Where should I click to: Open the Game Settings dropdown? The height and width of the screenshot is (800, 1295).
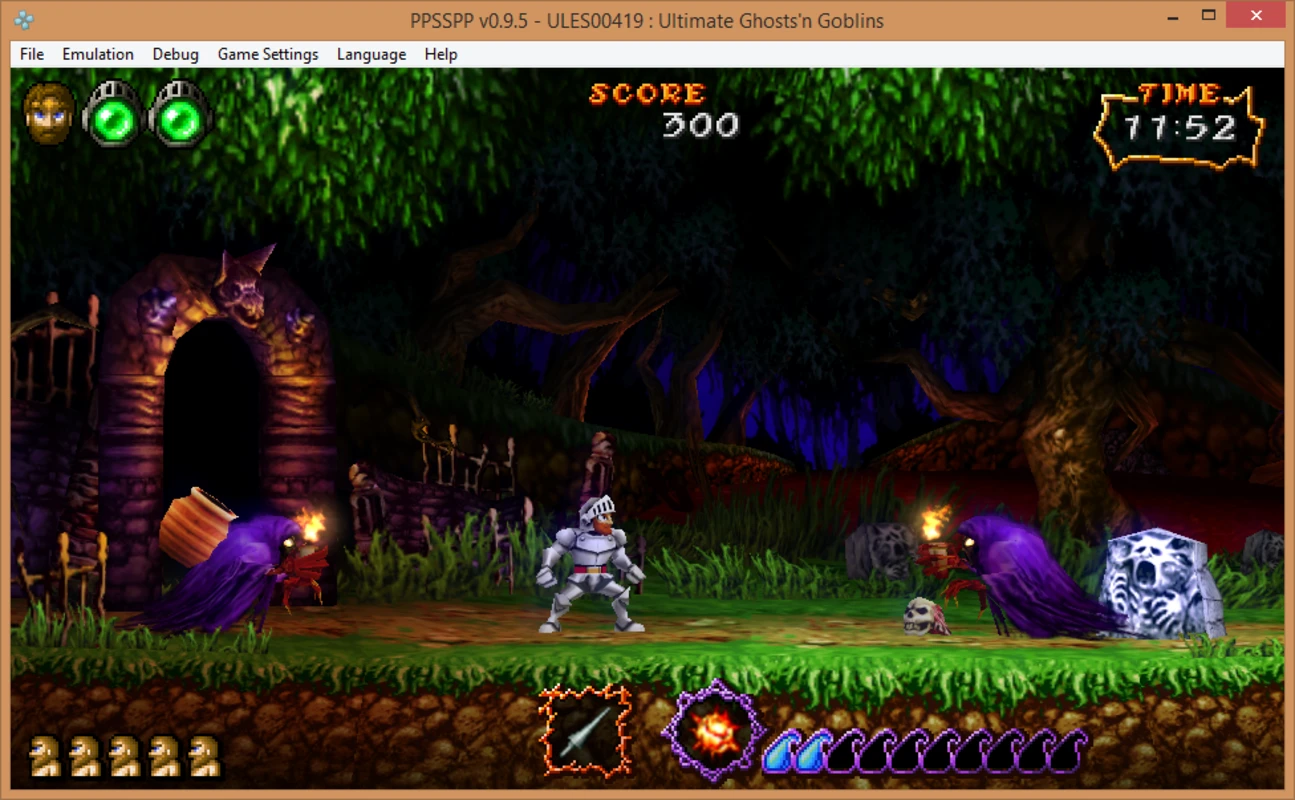[x=267, y=54]
